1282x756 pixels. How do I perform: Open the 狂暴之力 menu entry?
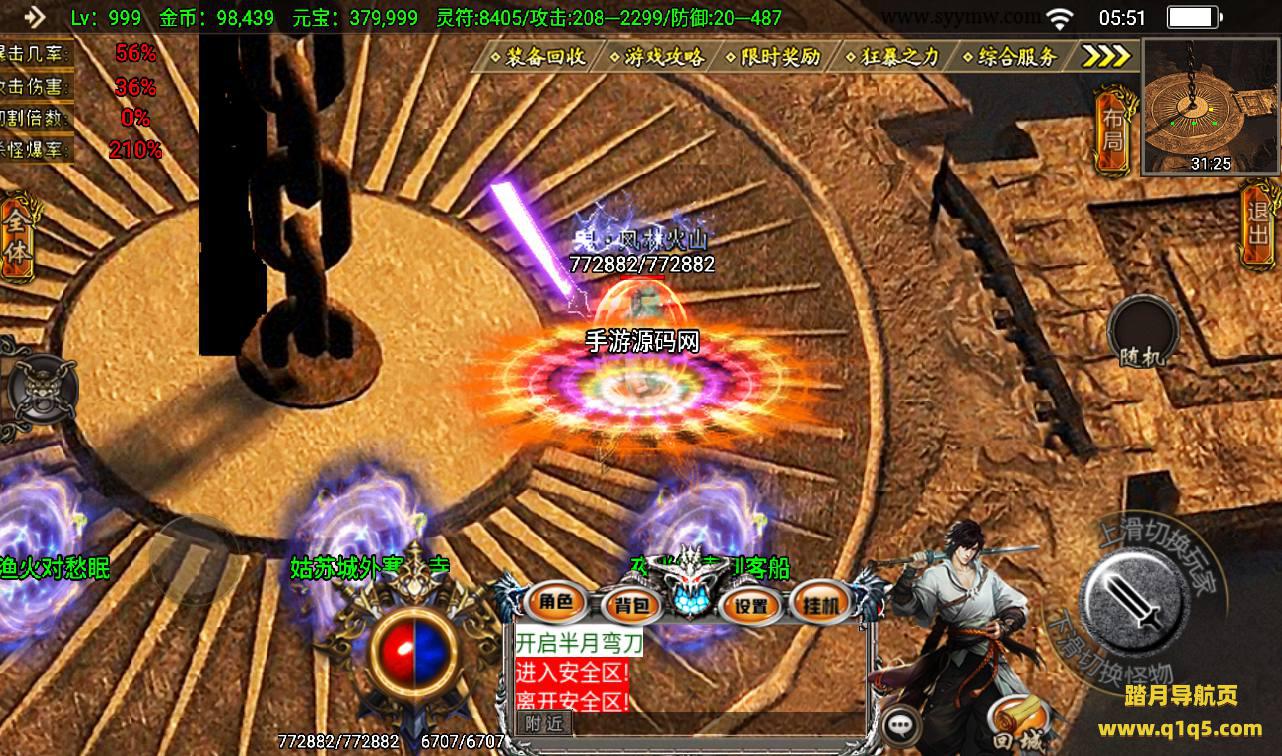point(899,57)
